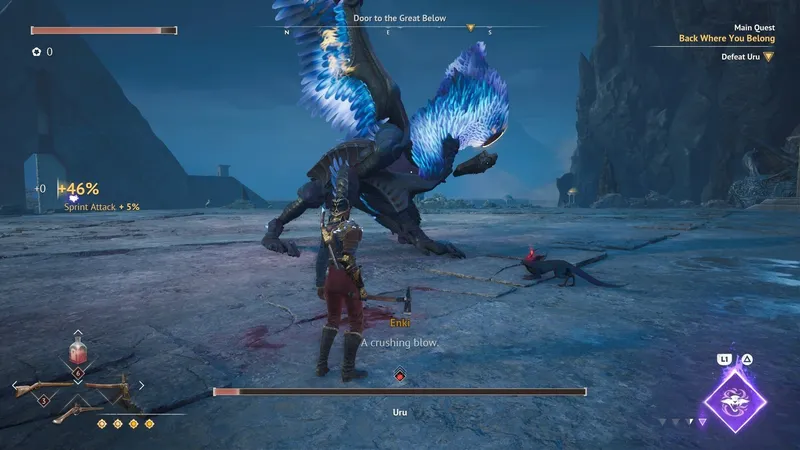Click the compass bar under the location name

pos(400,30)
